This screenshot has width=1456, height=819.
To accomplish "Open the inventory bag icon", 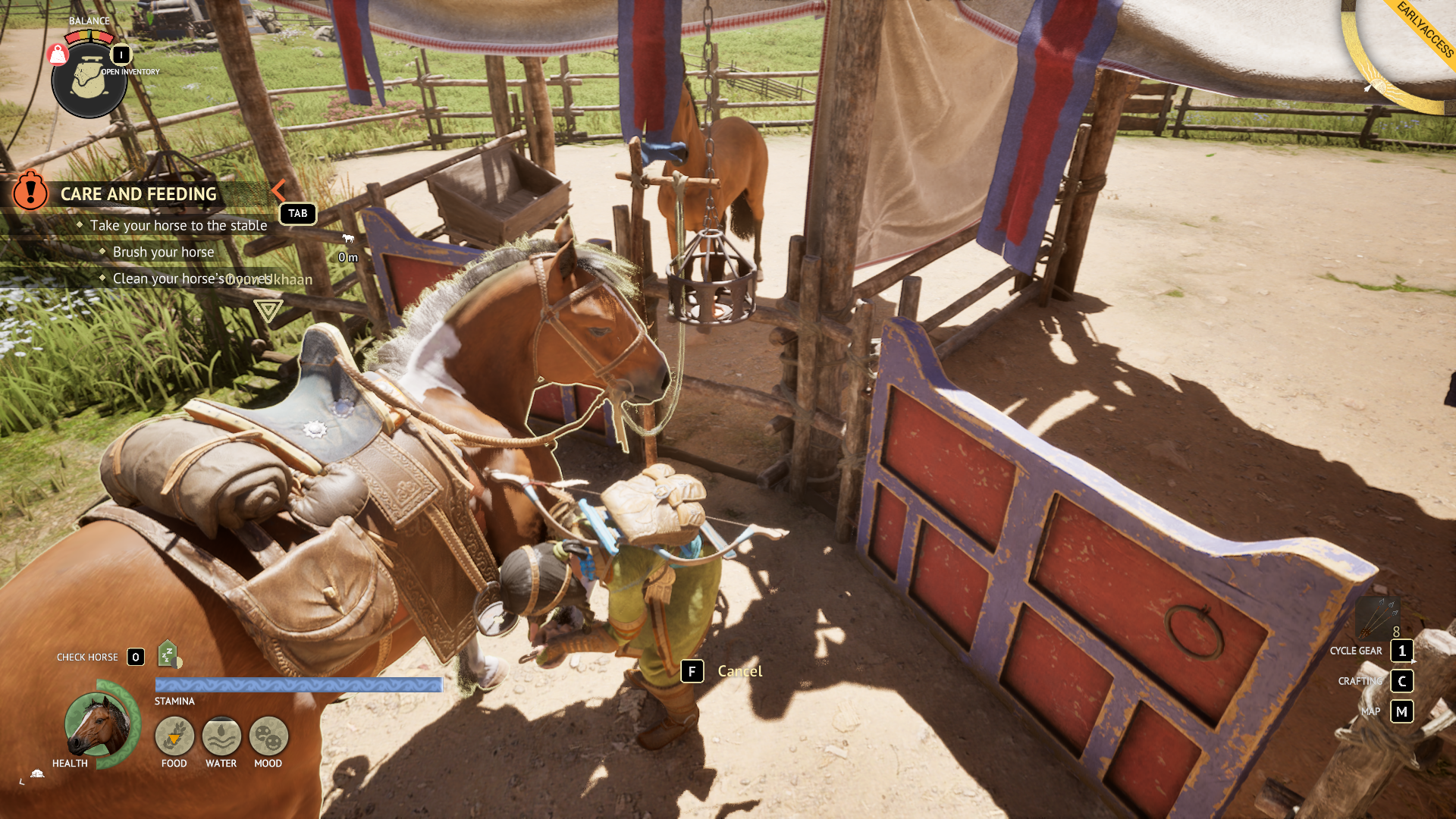I will [x=89, y=80].
